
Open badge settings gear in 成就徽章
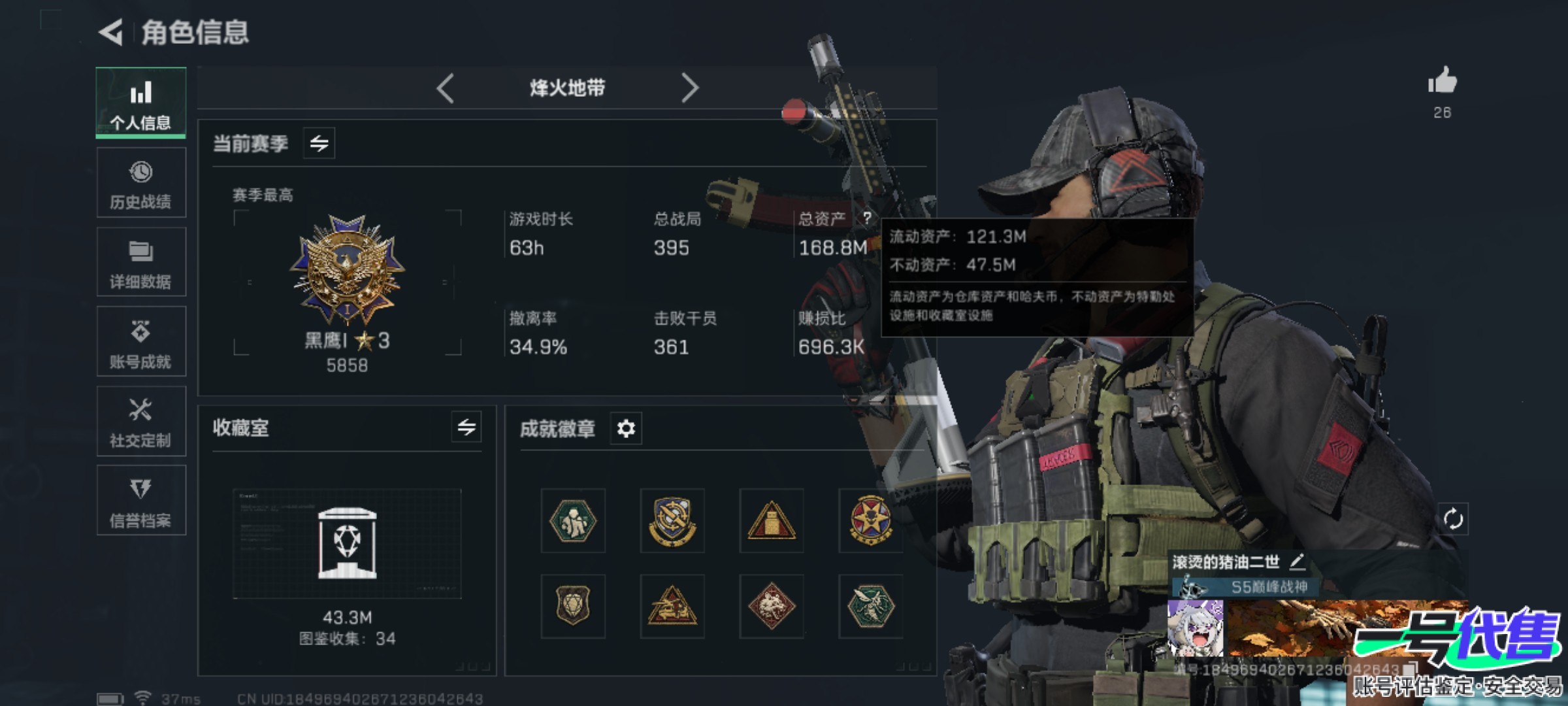(x=625, y=429)
